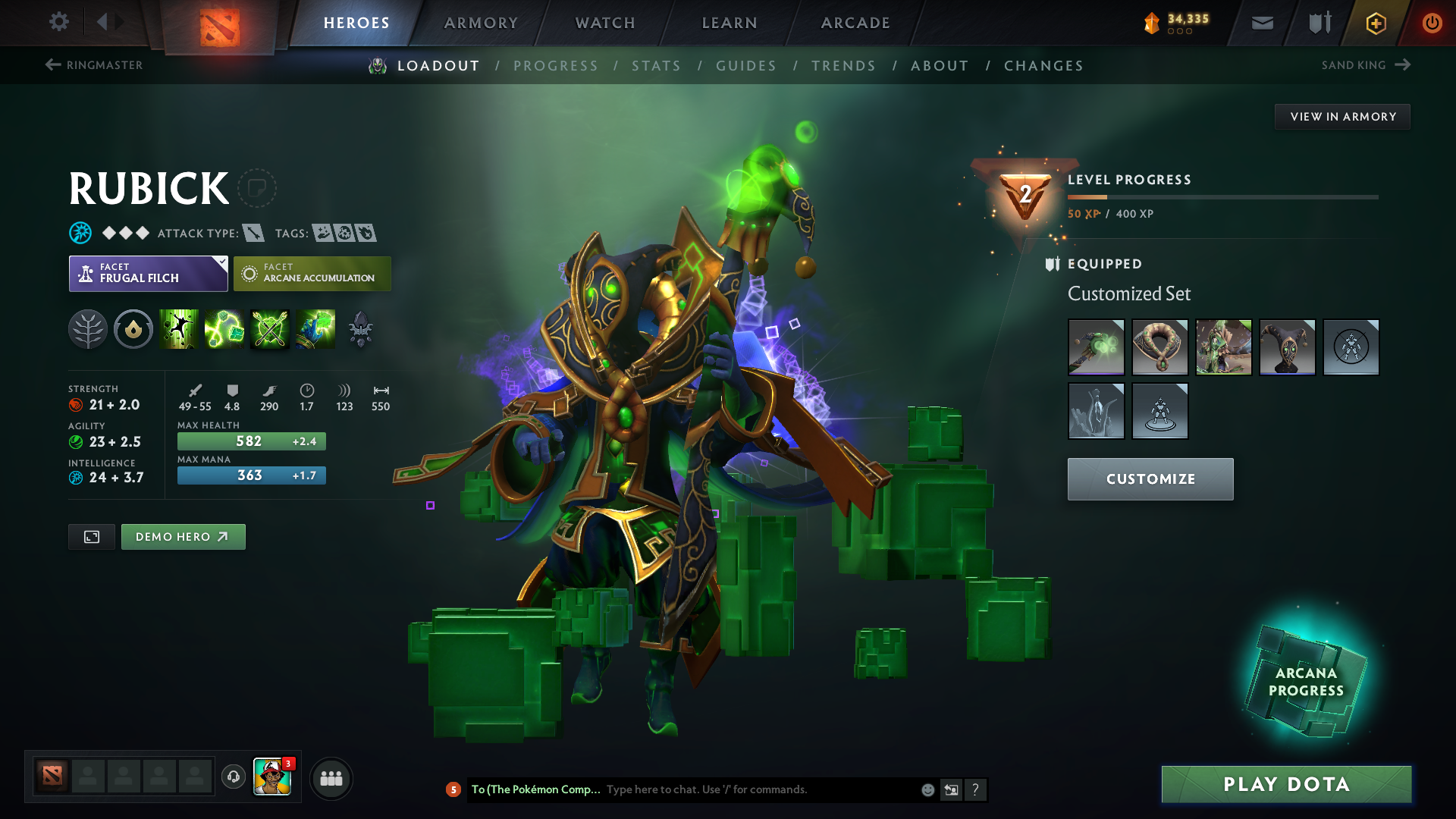Screen dimensions: 1456x819
Task: Open Dota Plus via the gold plus icon
Action: pos(1375,23)
